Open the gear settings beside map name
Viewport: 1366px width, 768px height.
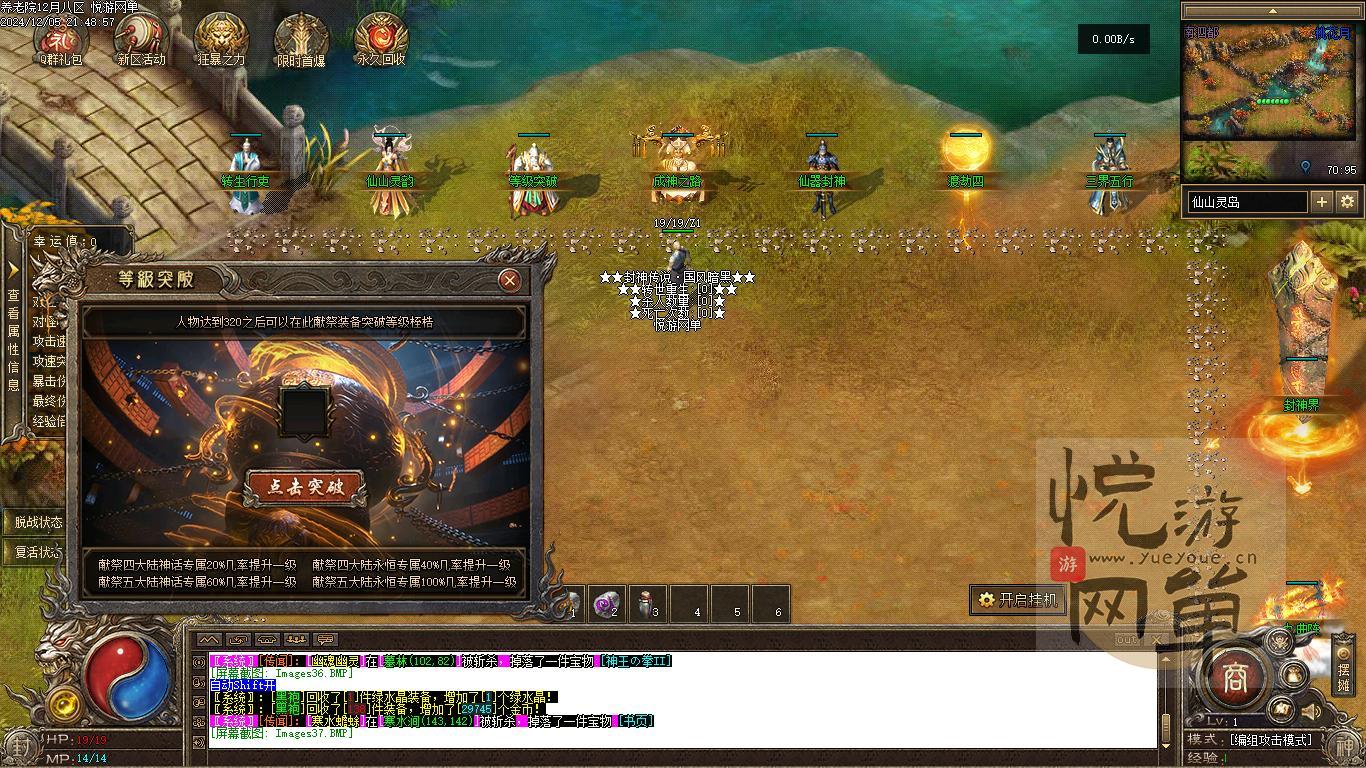pos(1347,202)
